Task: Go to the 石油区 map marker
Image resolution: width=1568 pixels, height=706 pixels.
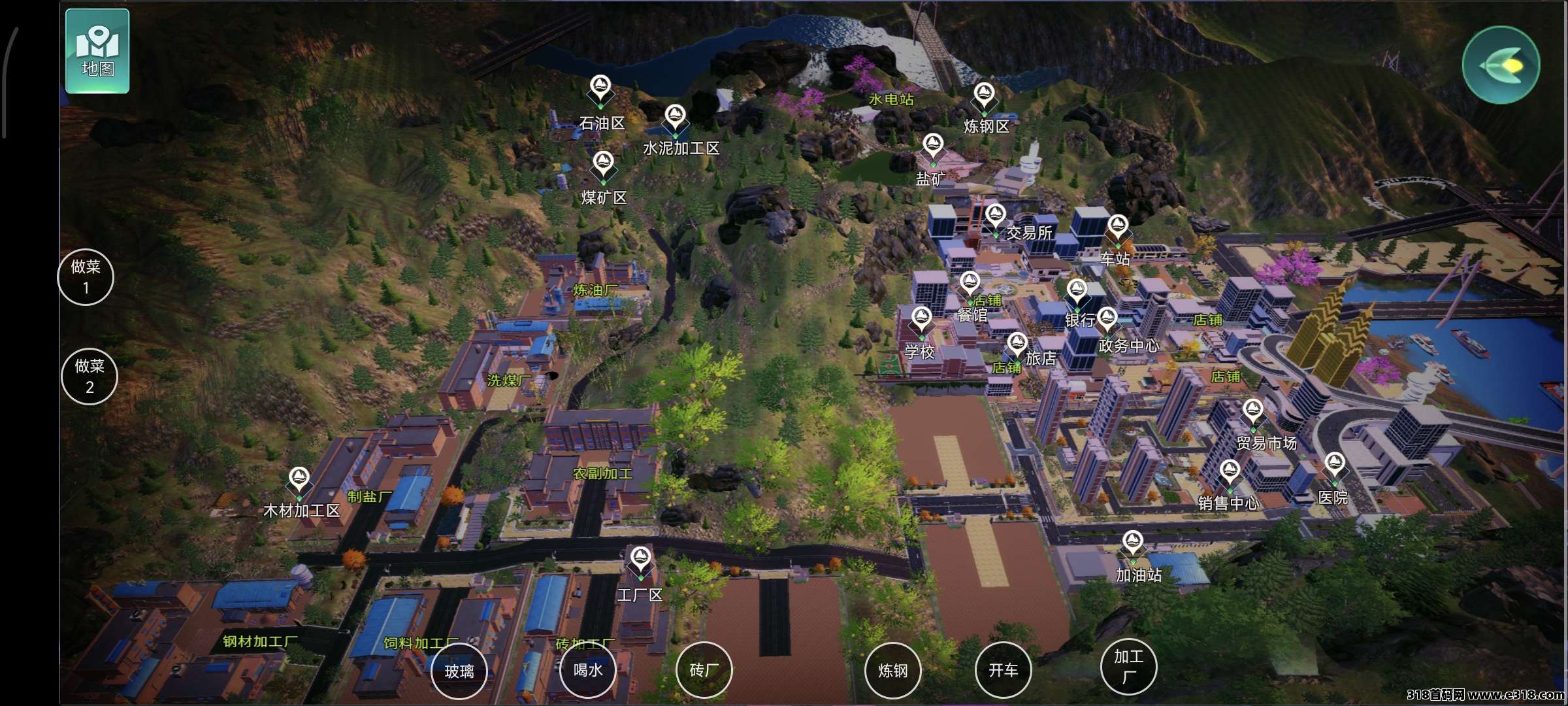Action: pyautogui.click(x=600, y=88)
